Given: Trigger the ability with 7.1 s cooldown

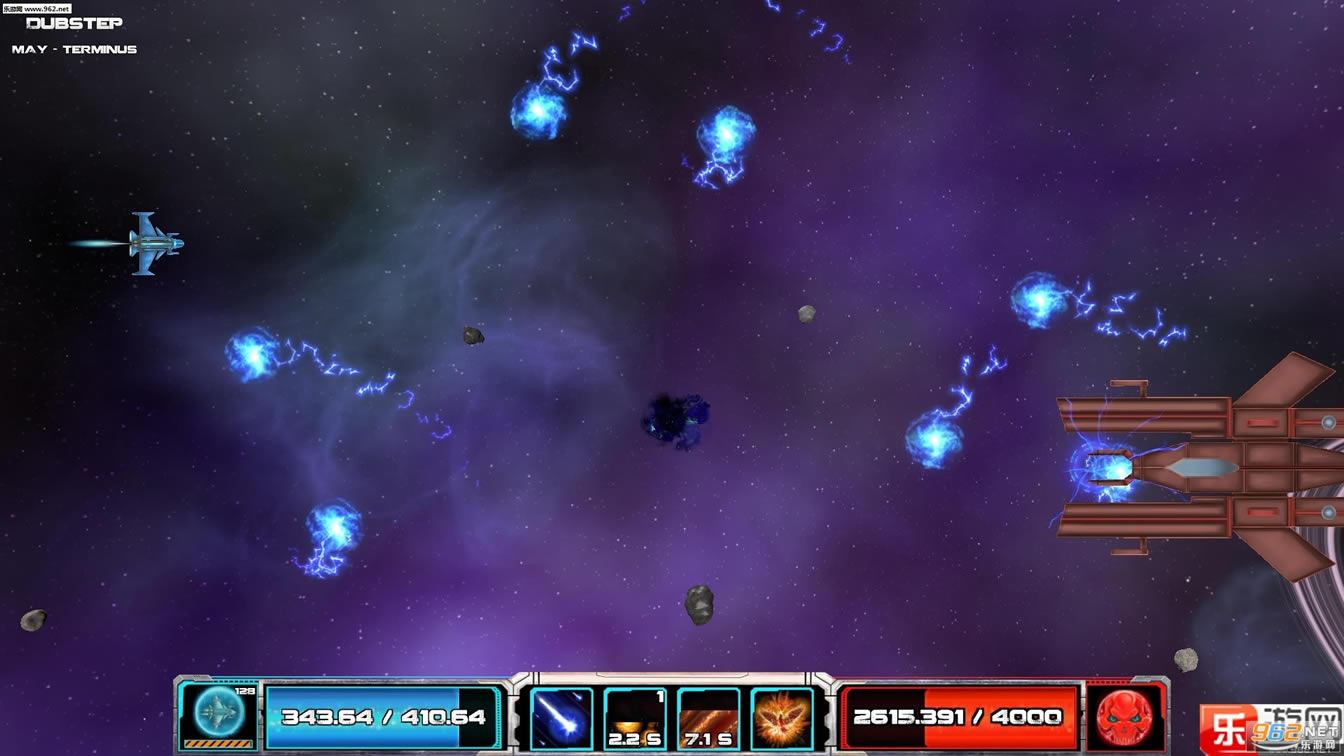Looking at the screenshot, I should pos(708,718).
